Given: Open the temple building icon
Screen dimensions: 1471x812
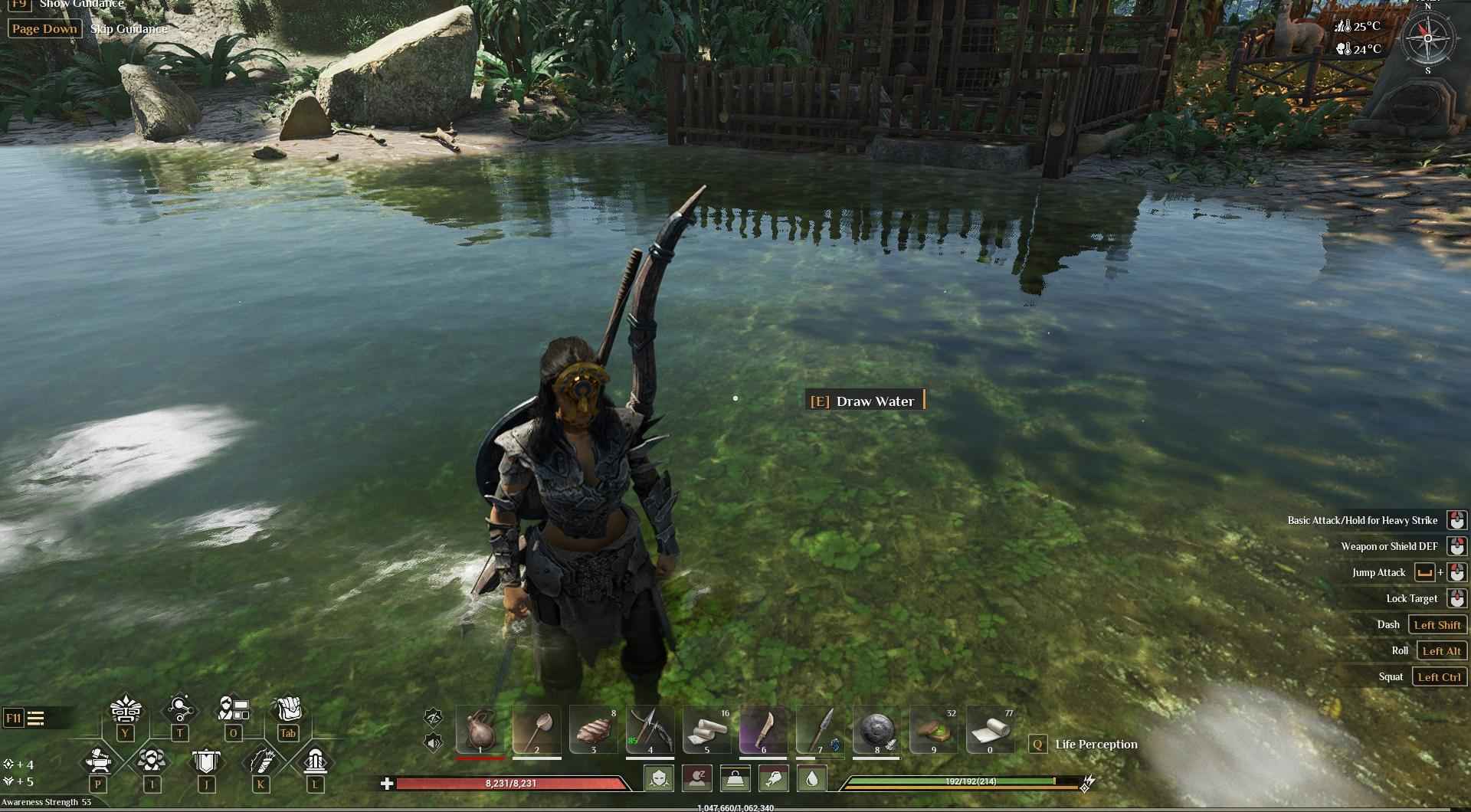Looking at the screenshot, I should pyautogui.click(x=315, y=761).
